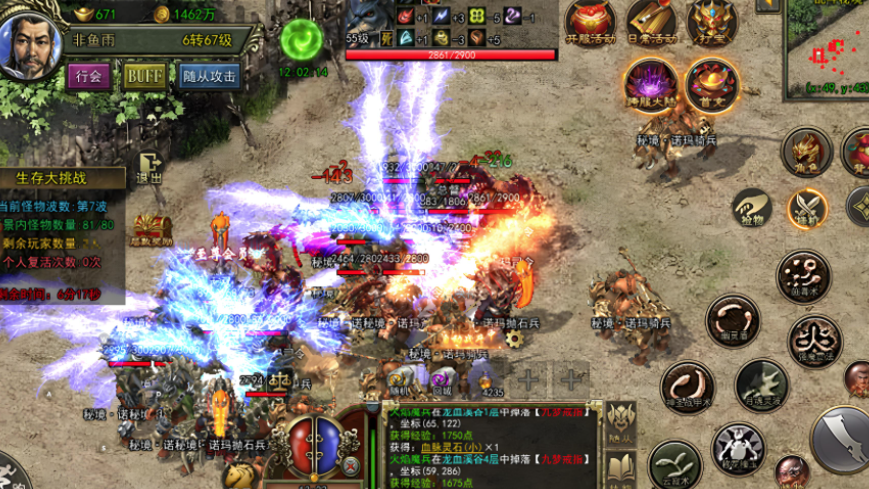Open 开服活动 server launch events
The image size is (869, 489).
(x=591, y=23)
